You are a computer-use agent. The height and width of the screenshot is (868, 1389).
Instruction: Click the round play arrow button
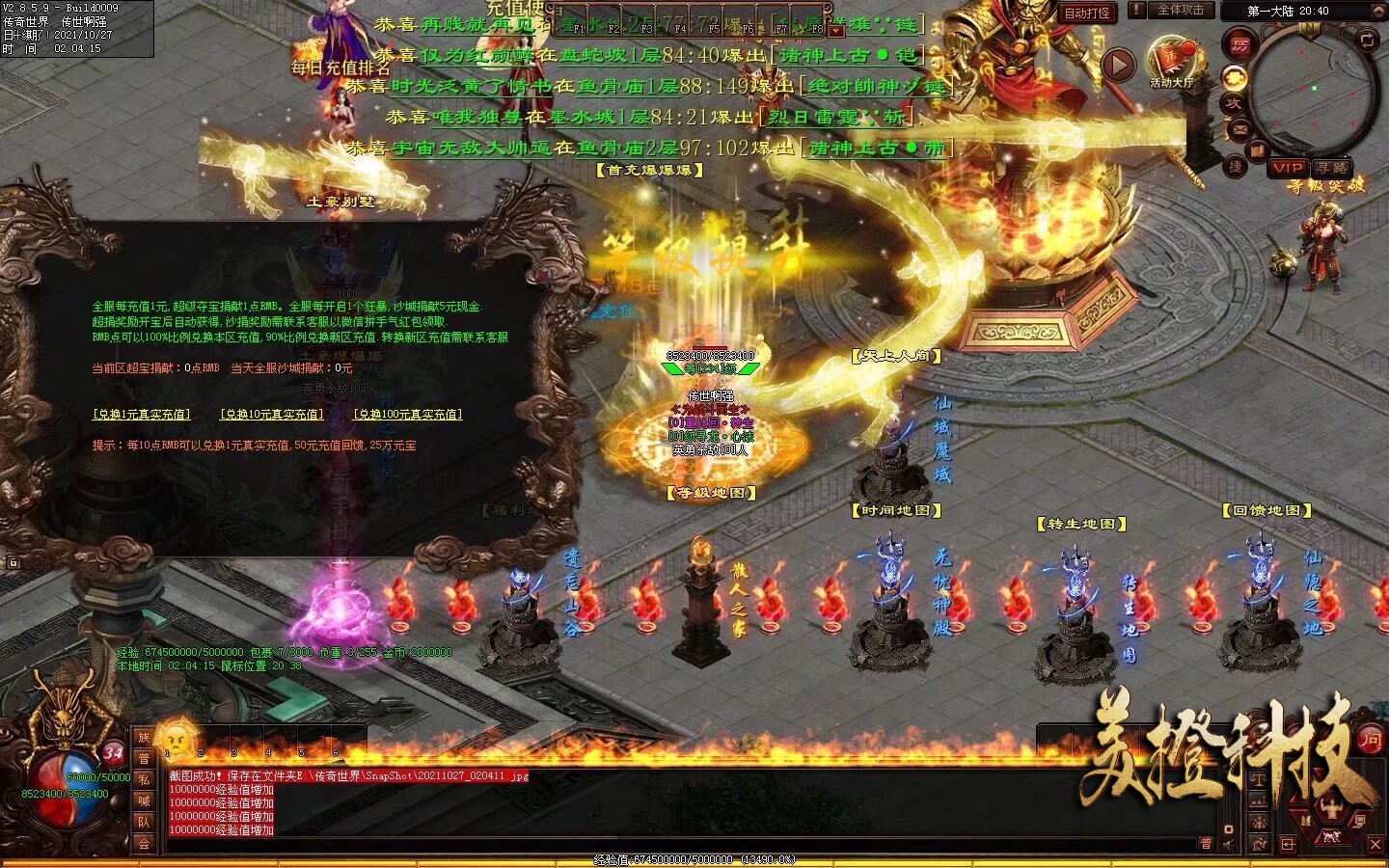point(1118,66)
